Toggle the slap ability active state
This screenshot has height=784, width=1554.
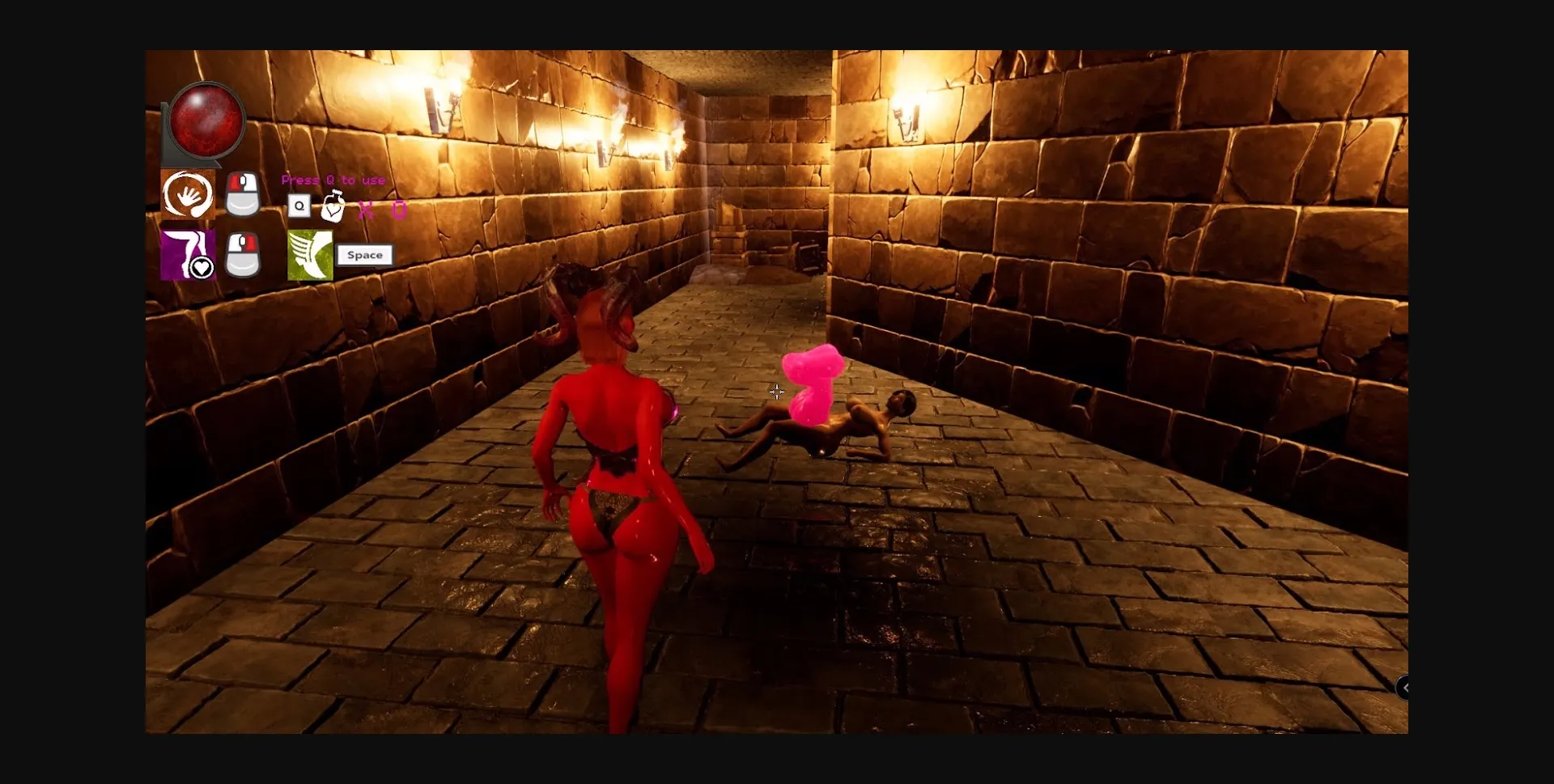187,194
